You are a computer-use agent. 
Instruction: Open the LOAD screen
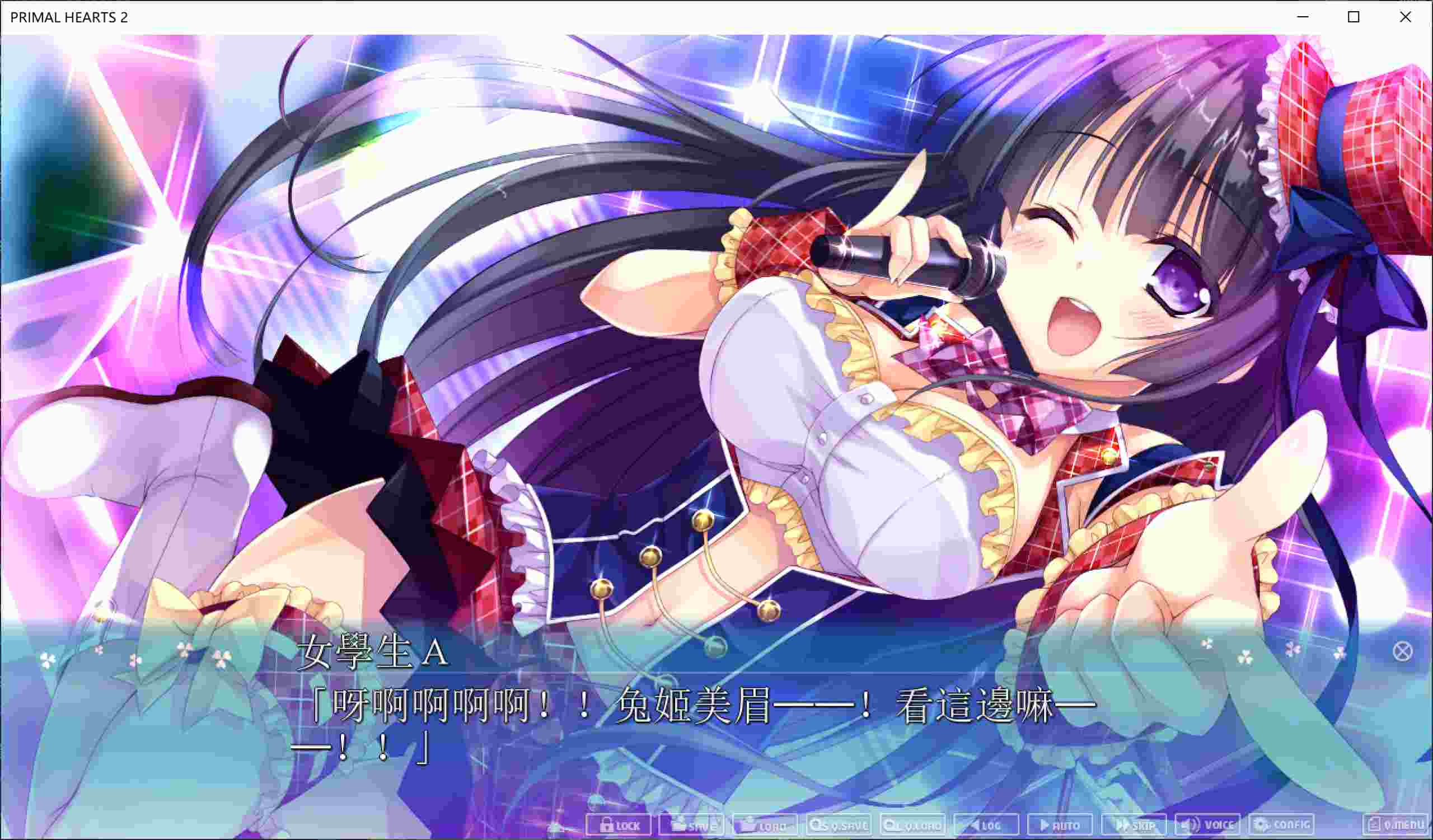767,826
